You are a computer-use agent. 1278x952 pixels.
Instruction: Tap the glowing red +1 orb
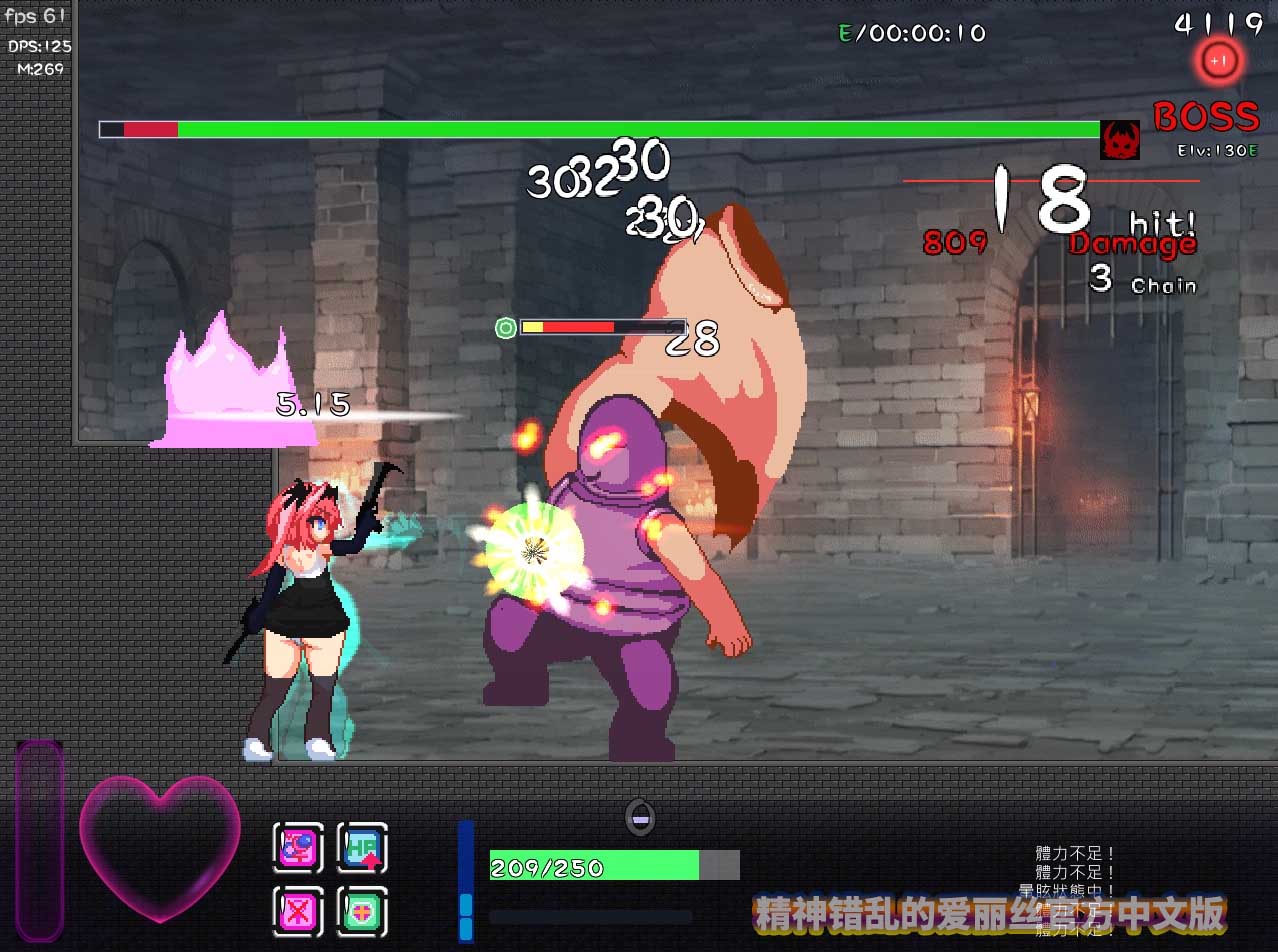[1217, 61]
